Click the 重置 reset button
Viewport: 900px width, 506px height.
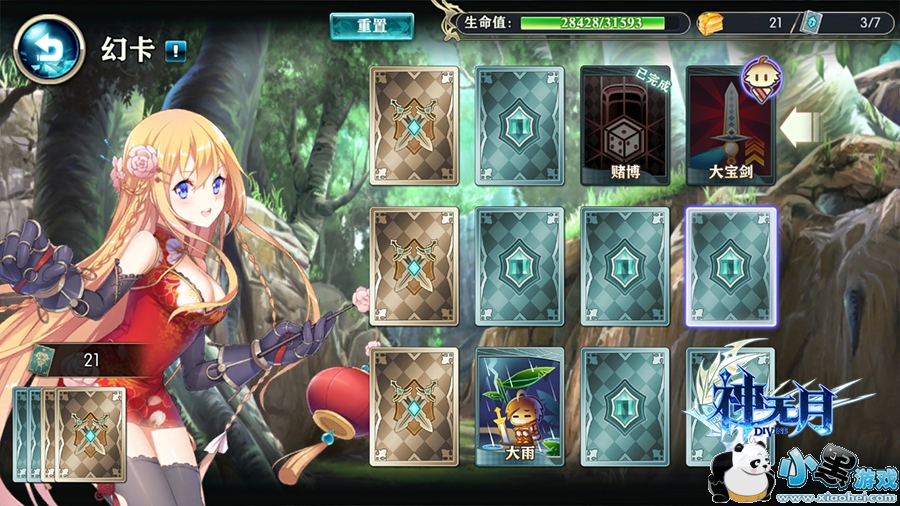pyautogui.click(x=372, y=26)
